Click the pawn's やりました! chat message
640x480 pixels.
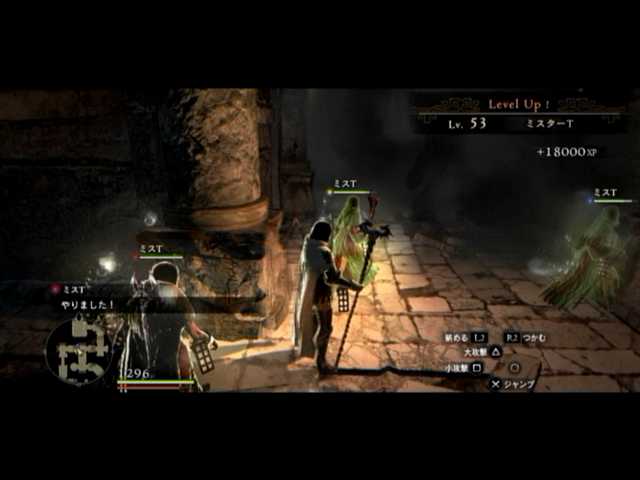tap(90, 304)
